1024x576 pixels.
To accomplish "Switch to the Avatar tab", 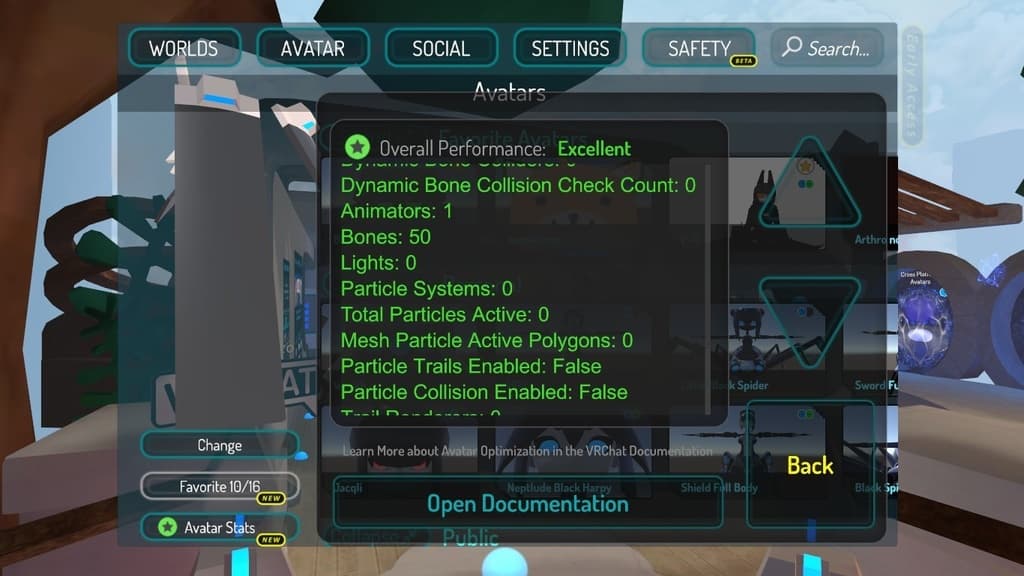I will point(313,48).
